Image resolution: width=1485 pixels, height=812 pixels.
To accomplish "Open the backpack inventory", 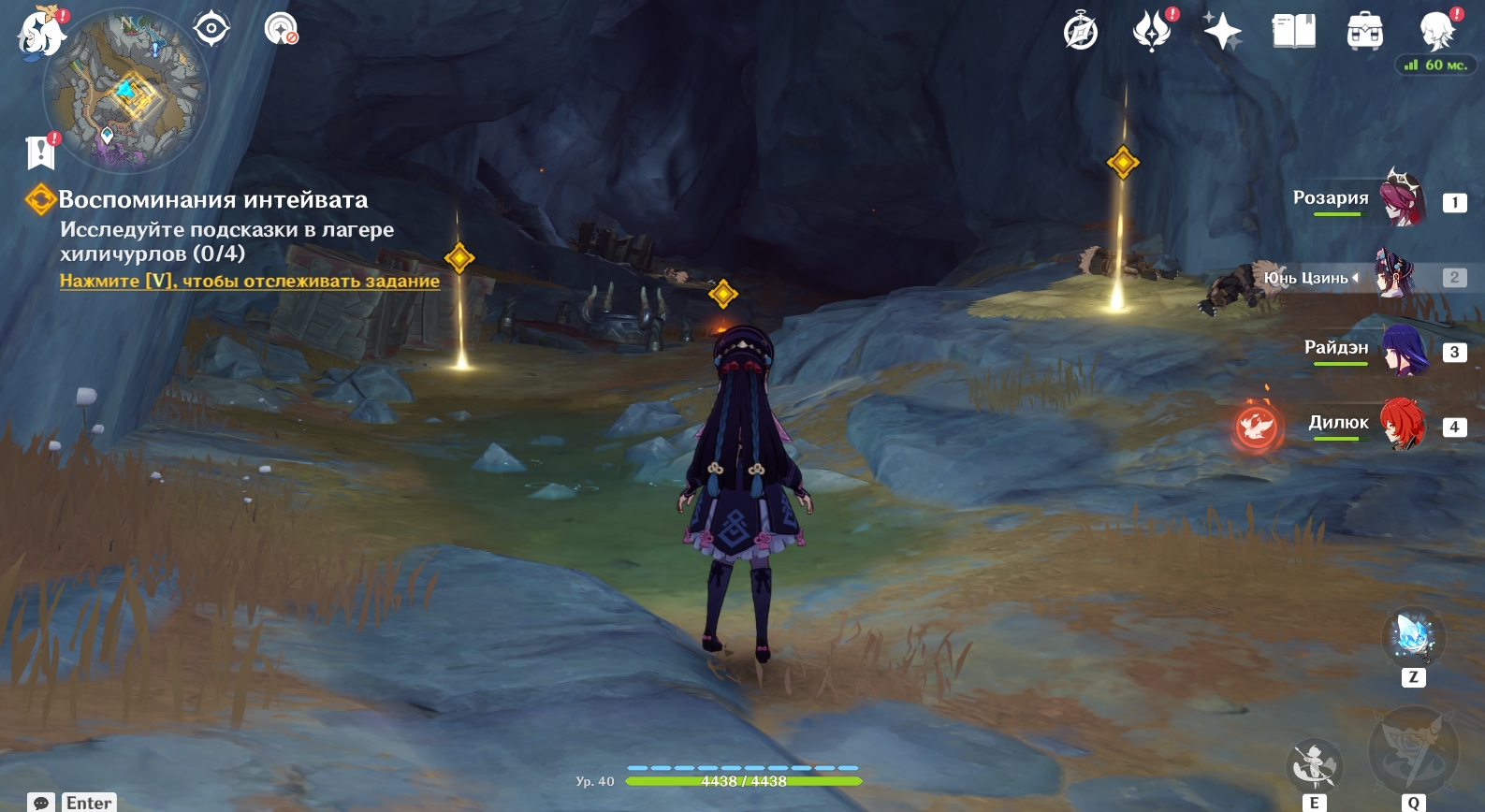I will coord(1364,32).
